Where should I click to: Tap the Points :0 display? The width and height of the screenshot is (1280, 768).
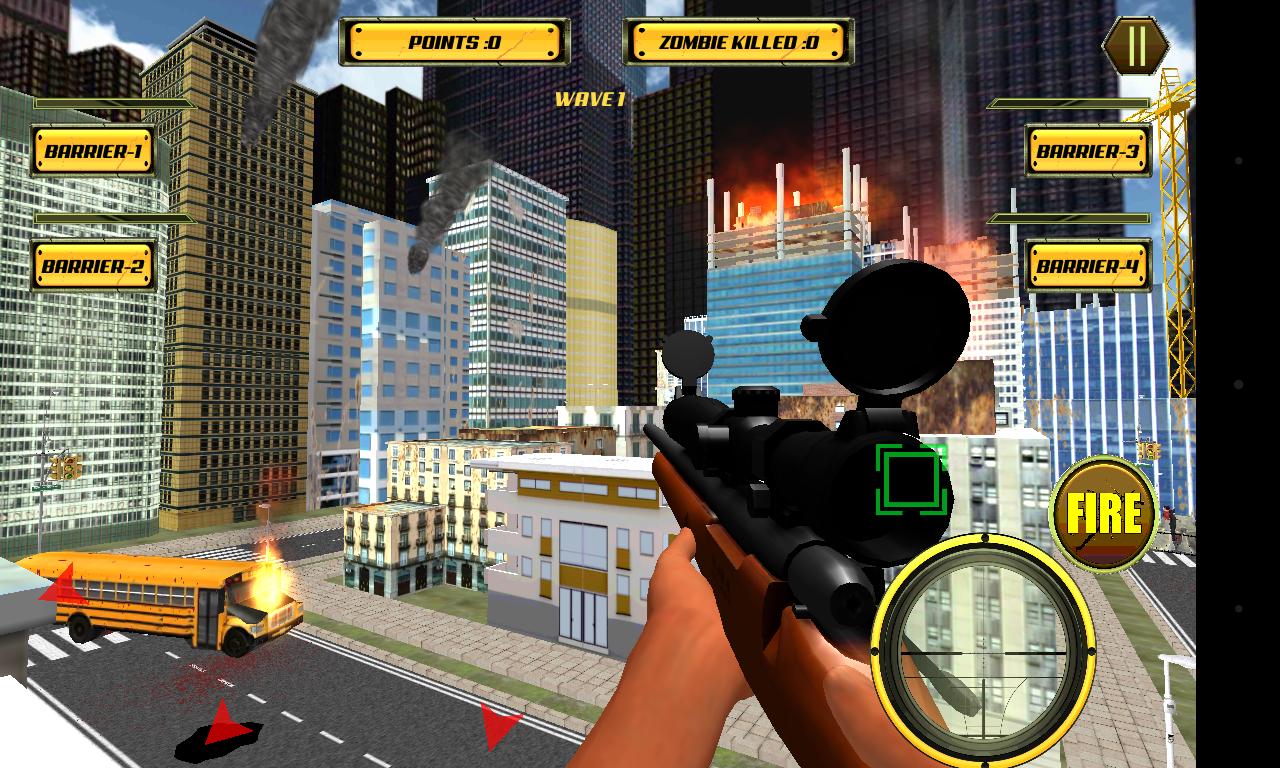453,41
